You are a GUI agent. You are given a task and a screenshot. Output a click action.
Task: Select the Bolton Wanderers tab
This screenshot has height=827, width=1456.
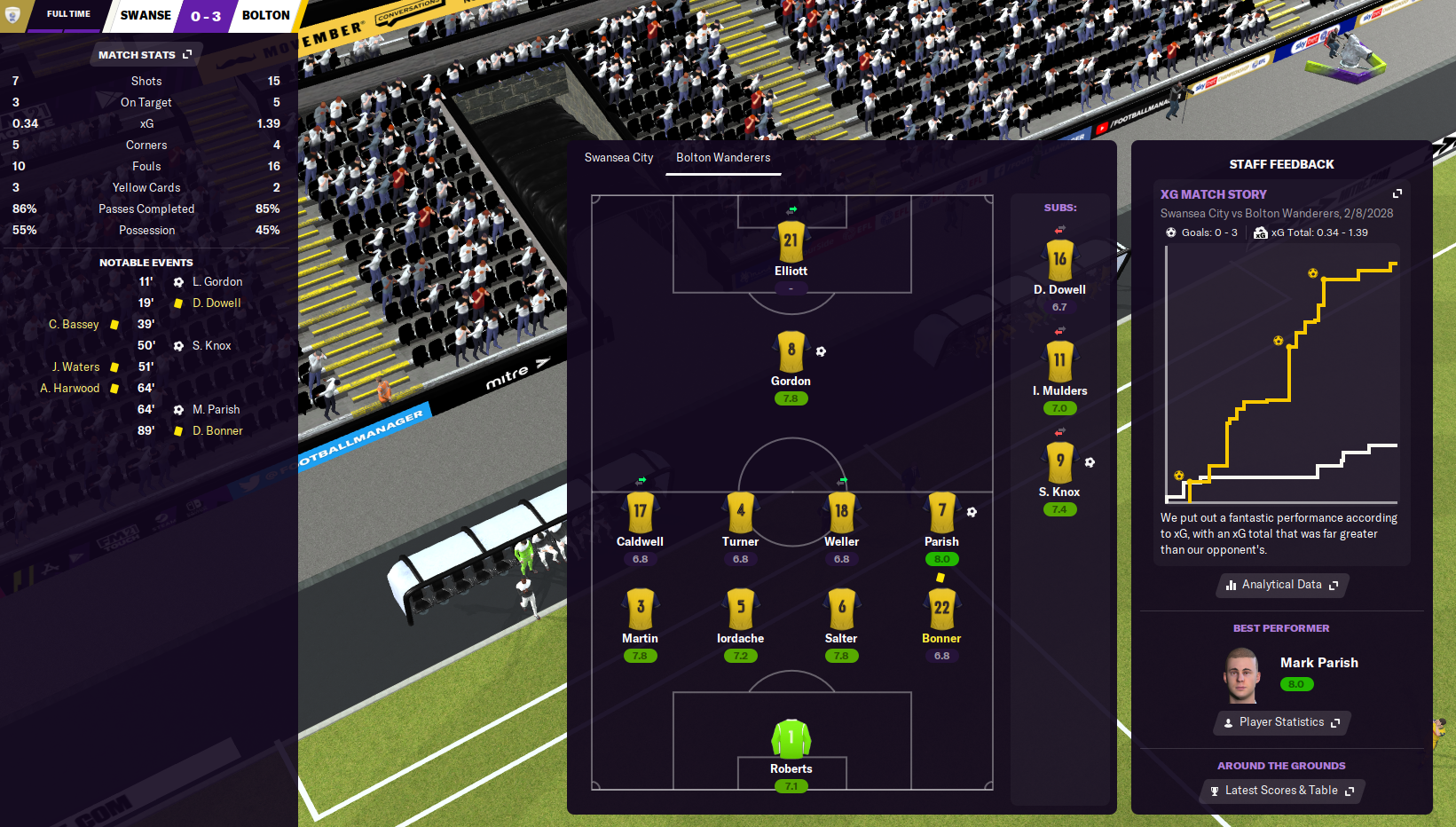[723, 158]
